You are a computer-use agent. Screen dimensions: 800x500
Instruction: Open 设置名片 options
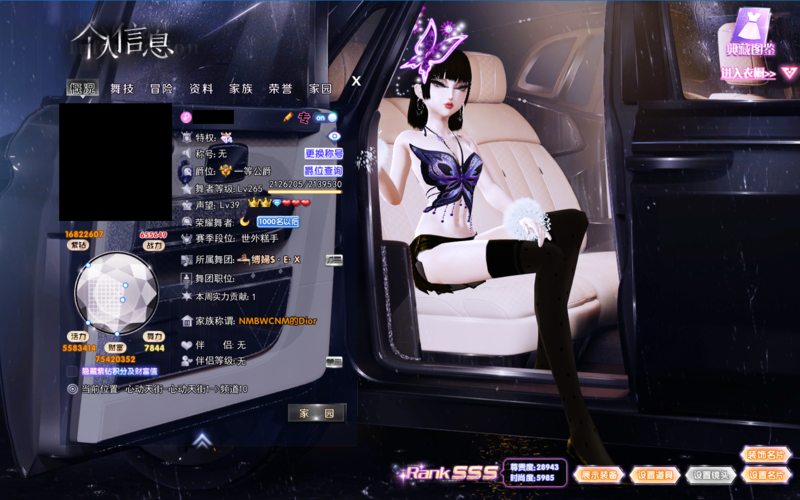tap(766, 475)
